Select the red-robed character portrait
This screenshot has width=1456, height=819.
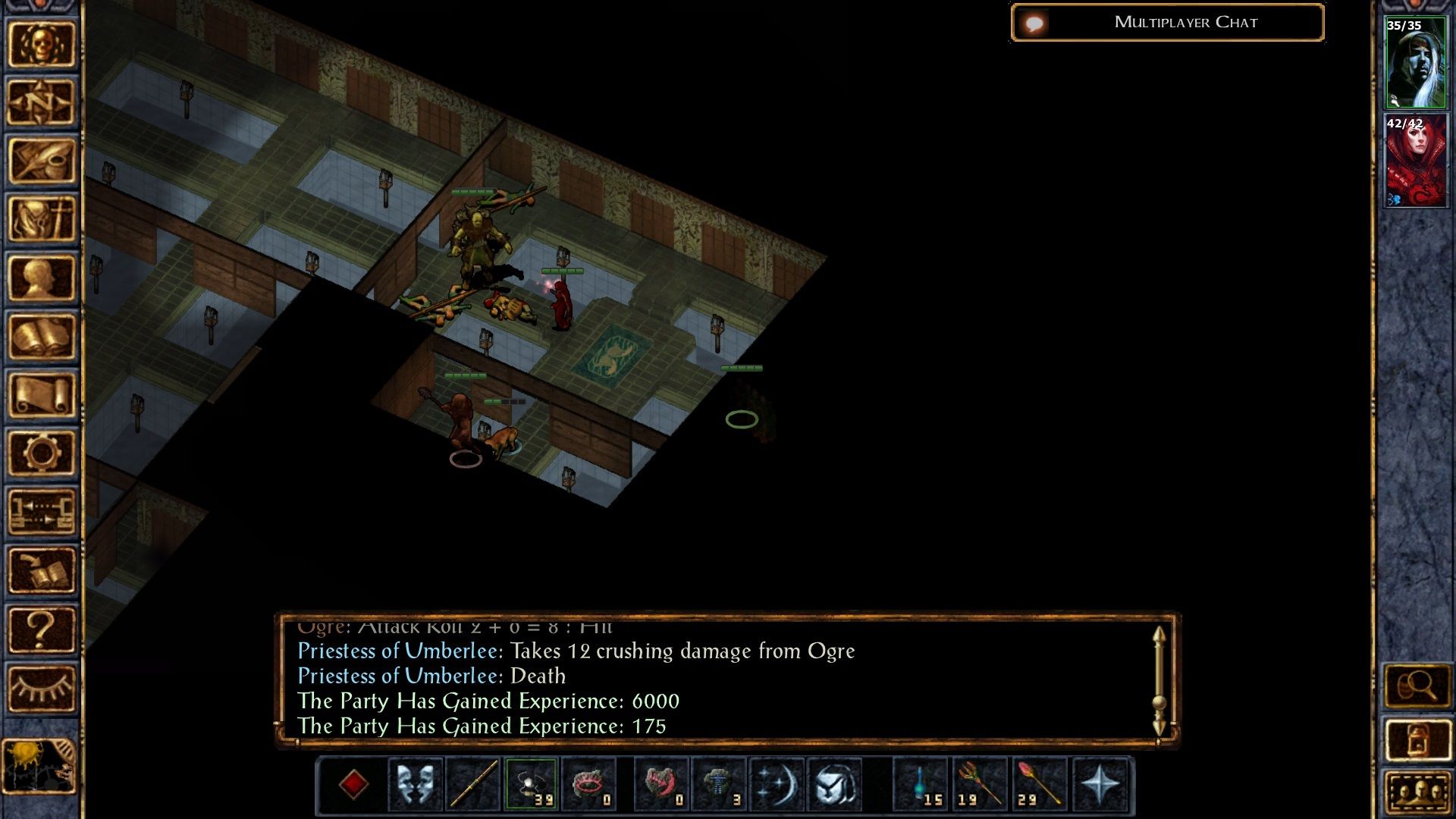click(1415, 161)
